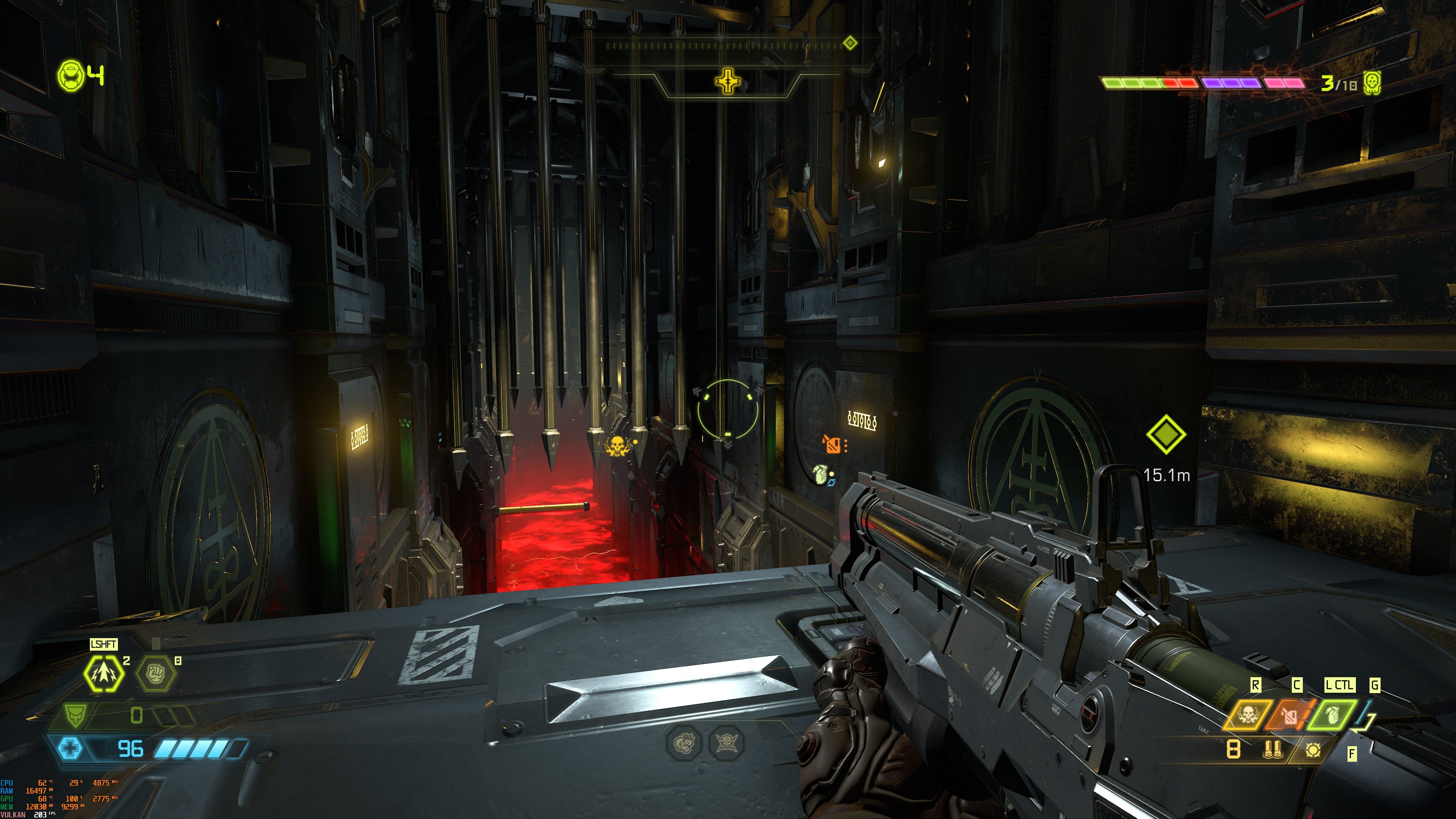Screen dimensions: 1456x819
Task: Click the blue health cross icon
Action: 70,749
